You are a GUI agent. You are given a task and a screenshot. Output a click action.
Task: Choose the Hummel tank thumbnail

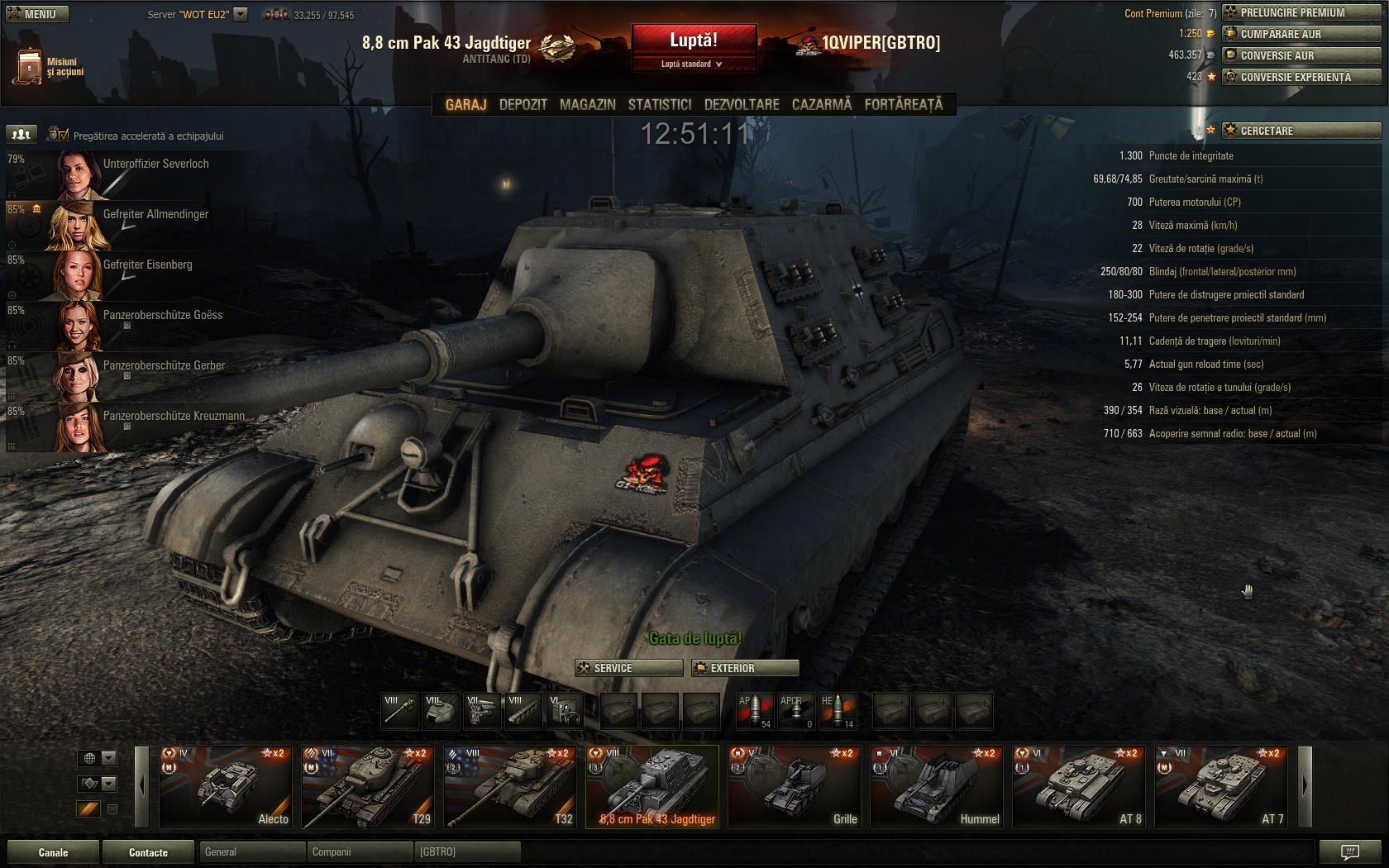pos(936,786)
